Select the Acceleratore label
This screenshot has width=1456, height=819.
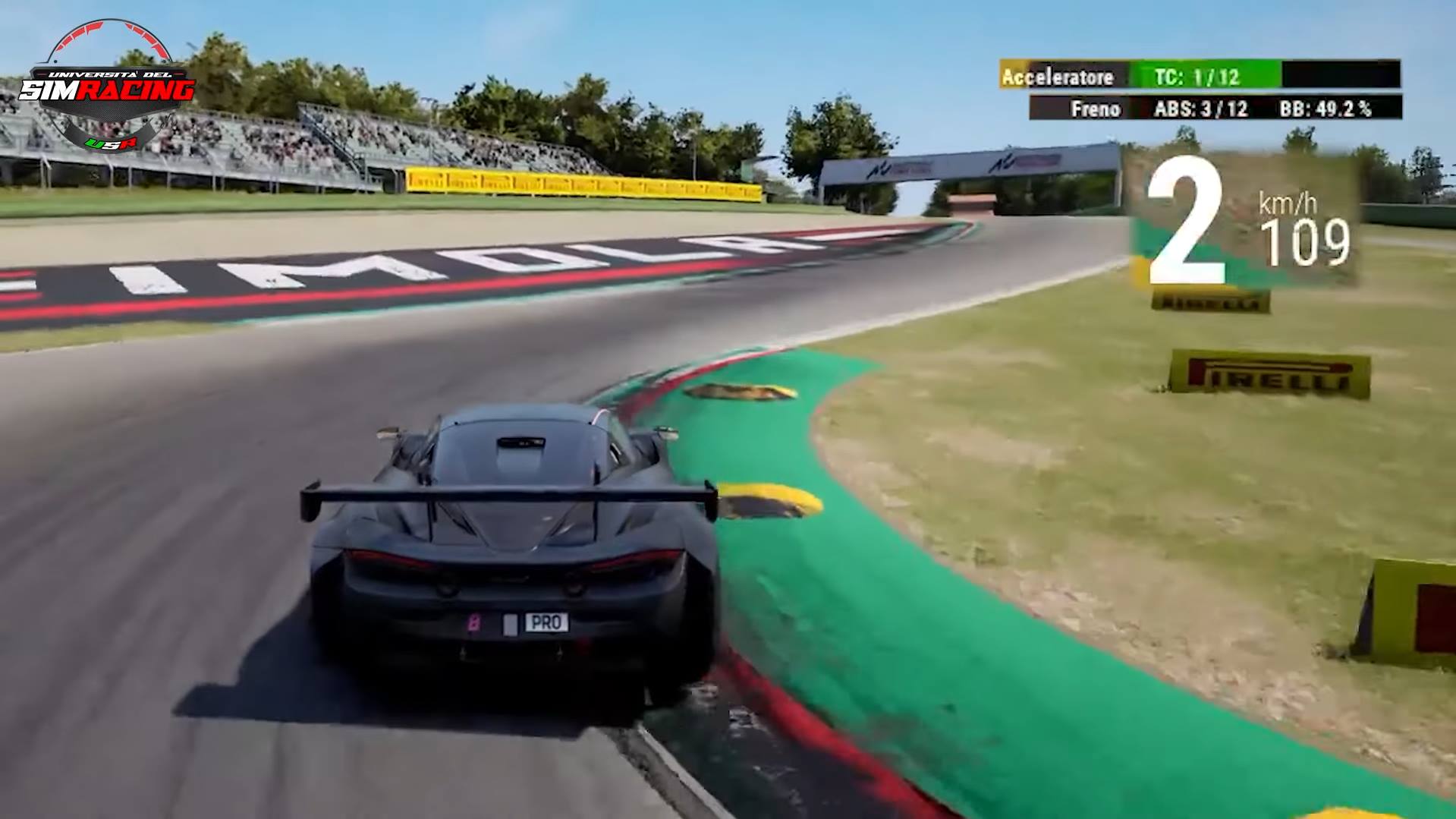click(1058, 77)
